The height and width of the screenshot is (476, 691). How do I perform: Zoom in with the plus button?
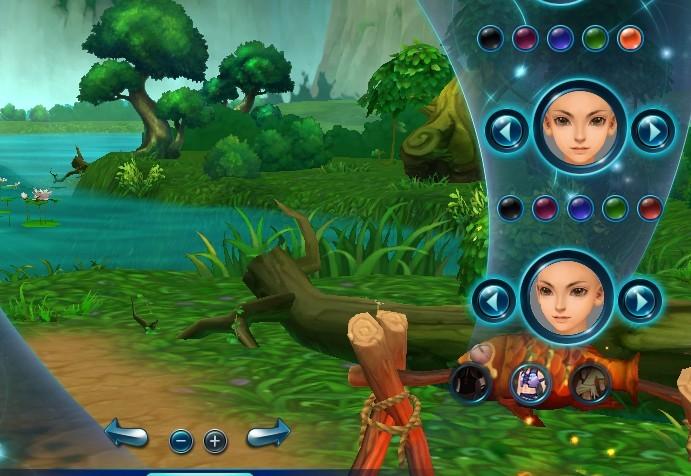click(216, 440)
